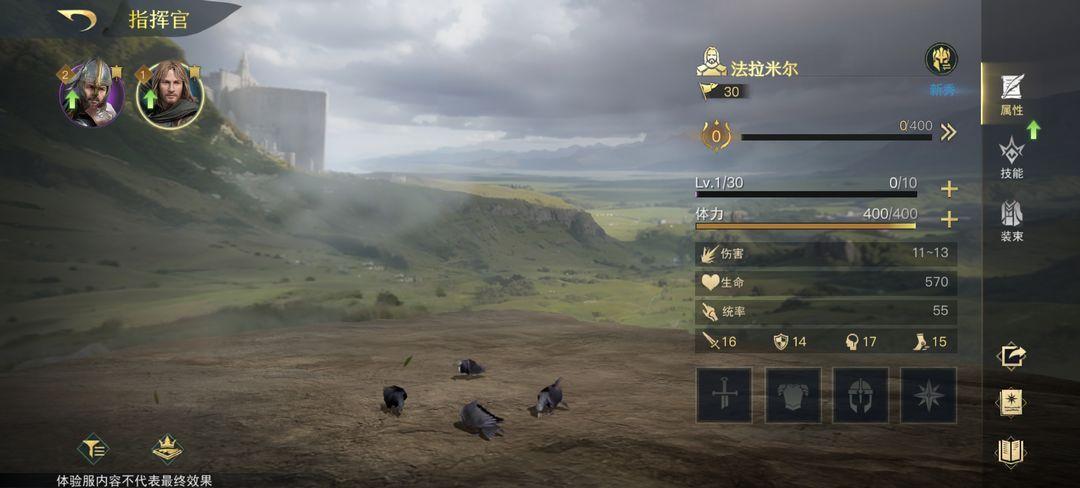Click the crown icon at bottom
Viewport: 1080px width, 488px height.
pyautogui.click(x=167, y=448)
